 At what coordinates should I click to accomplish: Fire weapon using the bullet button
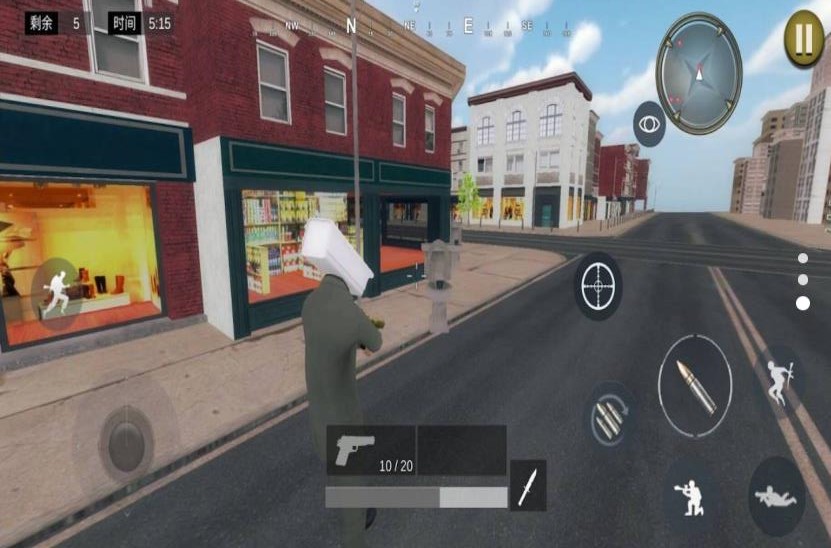pyautogui.click(x=695, y=386)
